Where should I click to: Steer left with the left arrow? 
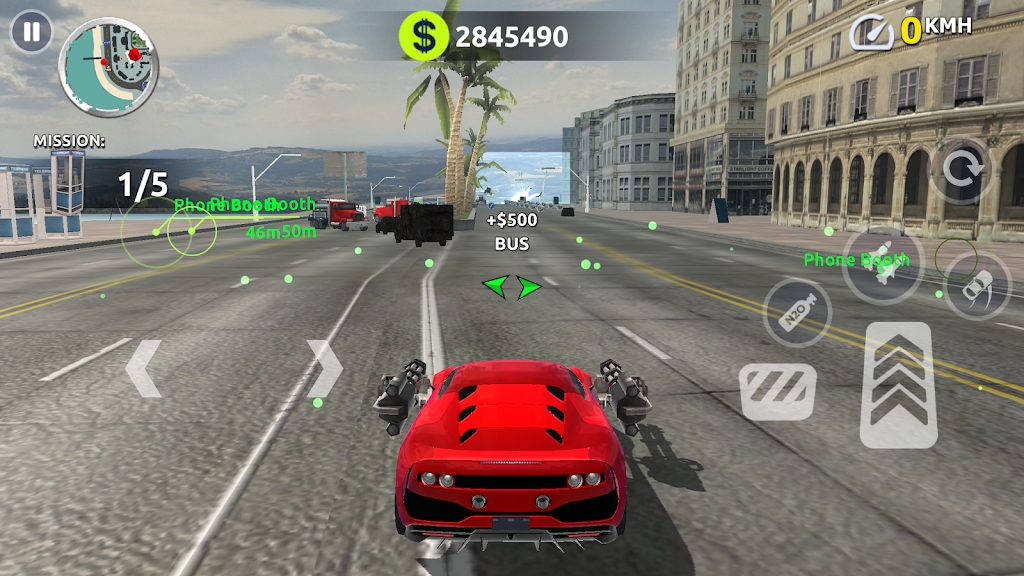143,369
